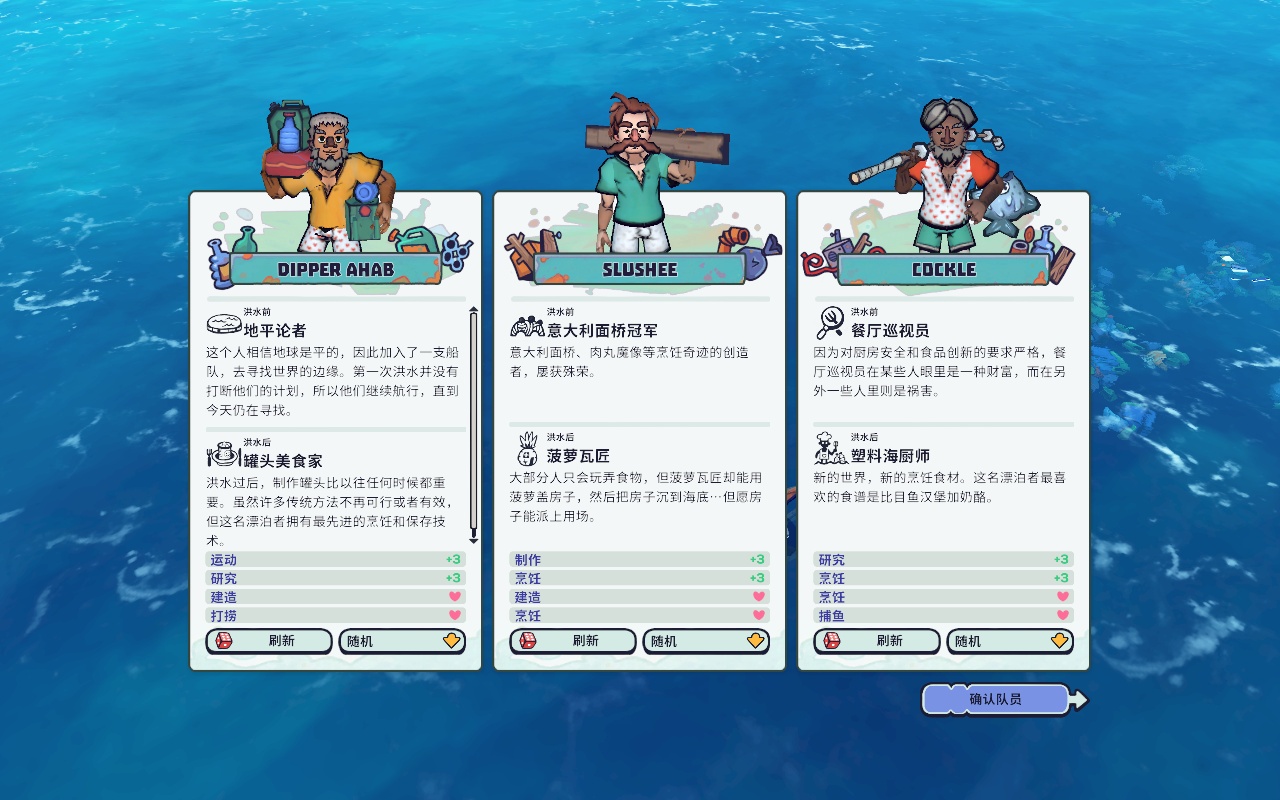Click the red dice icon on Dipper Ahab's 刷新 button
The width and height of the screenshot is (1280, 800).
click(222, 641)
